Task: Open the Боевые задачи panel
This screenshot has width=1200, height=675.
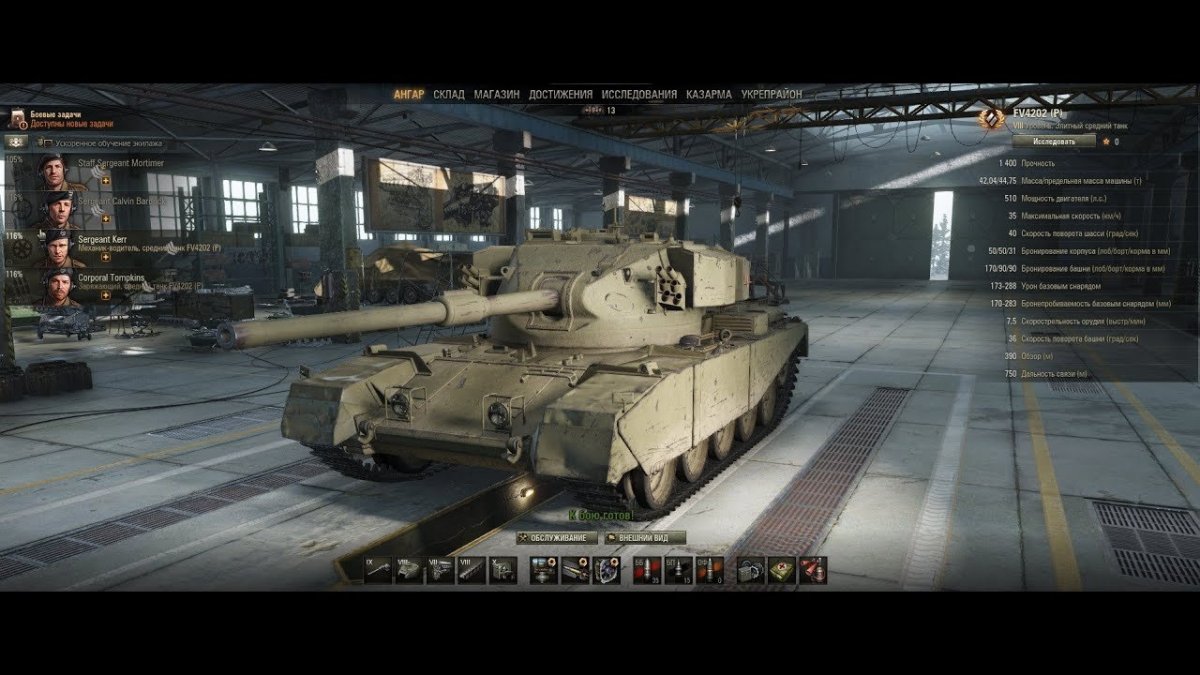Action: 60,119
